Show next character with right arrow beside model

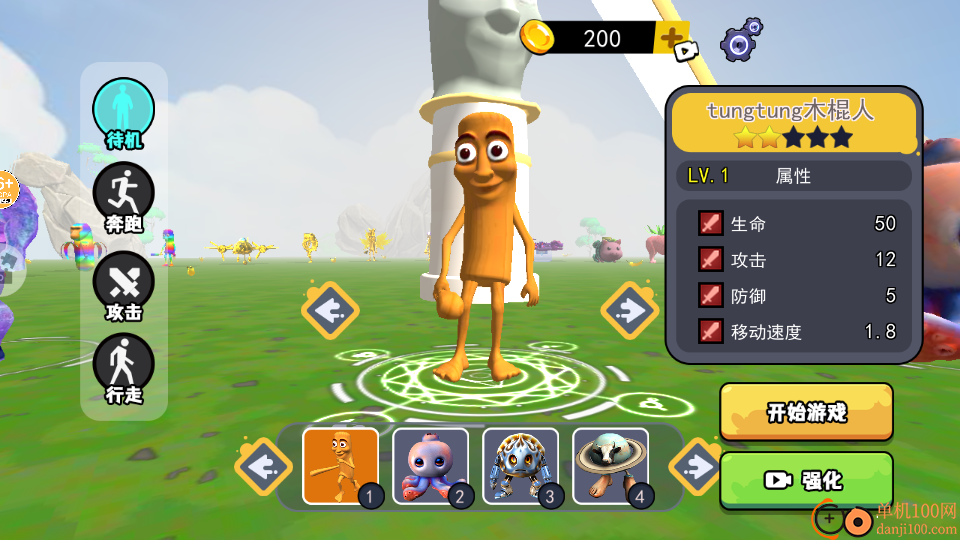tap(630, 310)
